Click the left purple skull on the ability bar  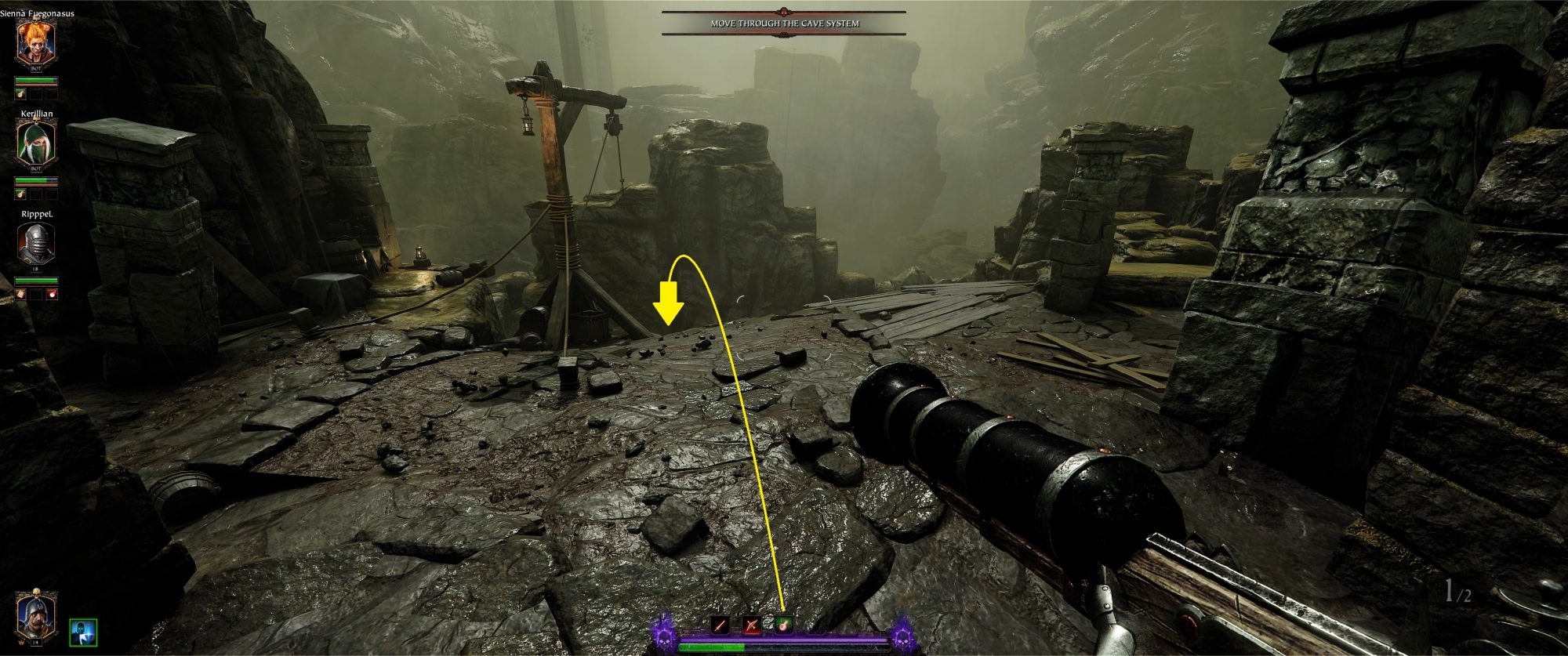pyautogui.click(x=664, y=639)
